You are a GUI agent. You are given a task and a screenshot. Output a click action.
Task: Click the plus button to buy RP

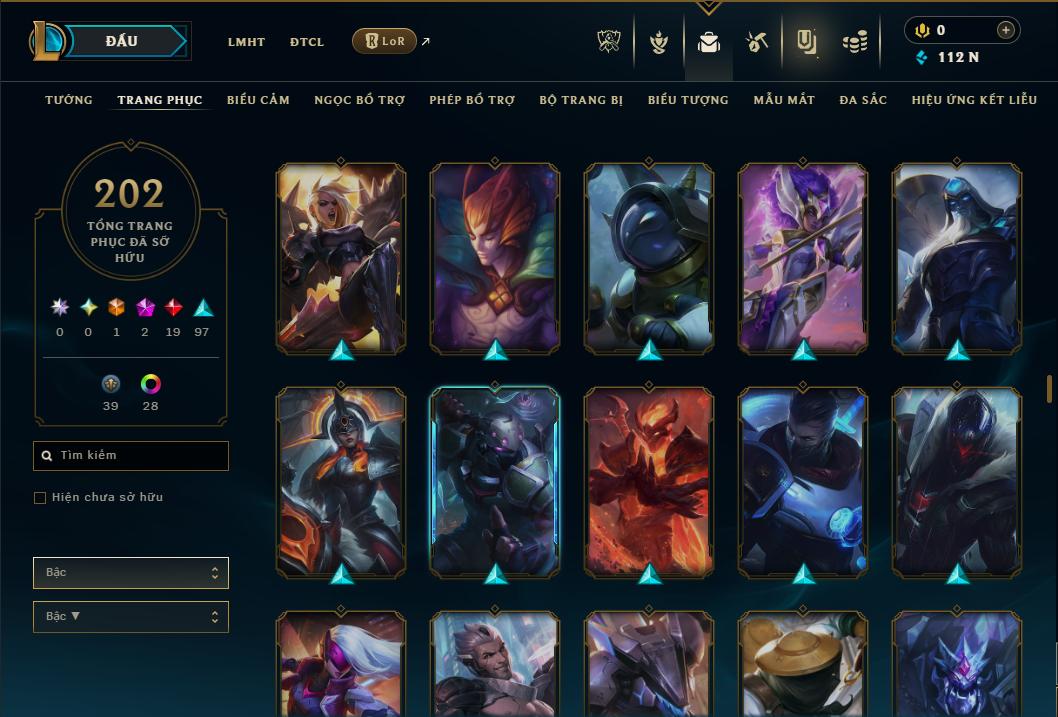click(x=1005, y=30)
